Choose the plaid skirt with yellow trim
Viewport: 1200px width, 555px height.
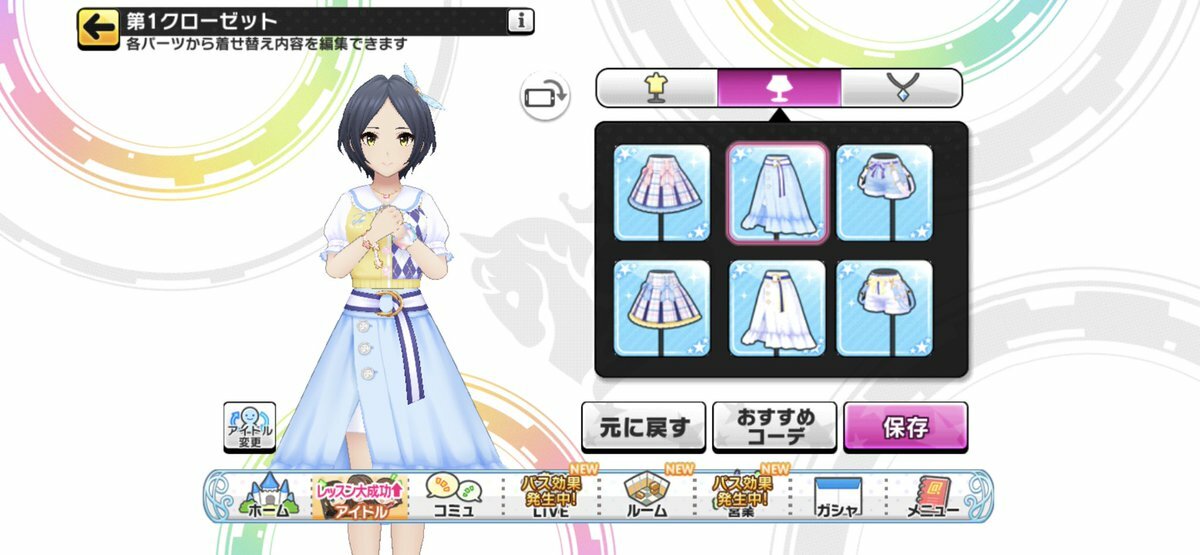click(x=661, y=307)
